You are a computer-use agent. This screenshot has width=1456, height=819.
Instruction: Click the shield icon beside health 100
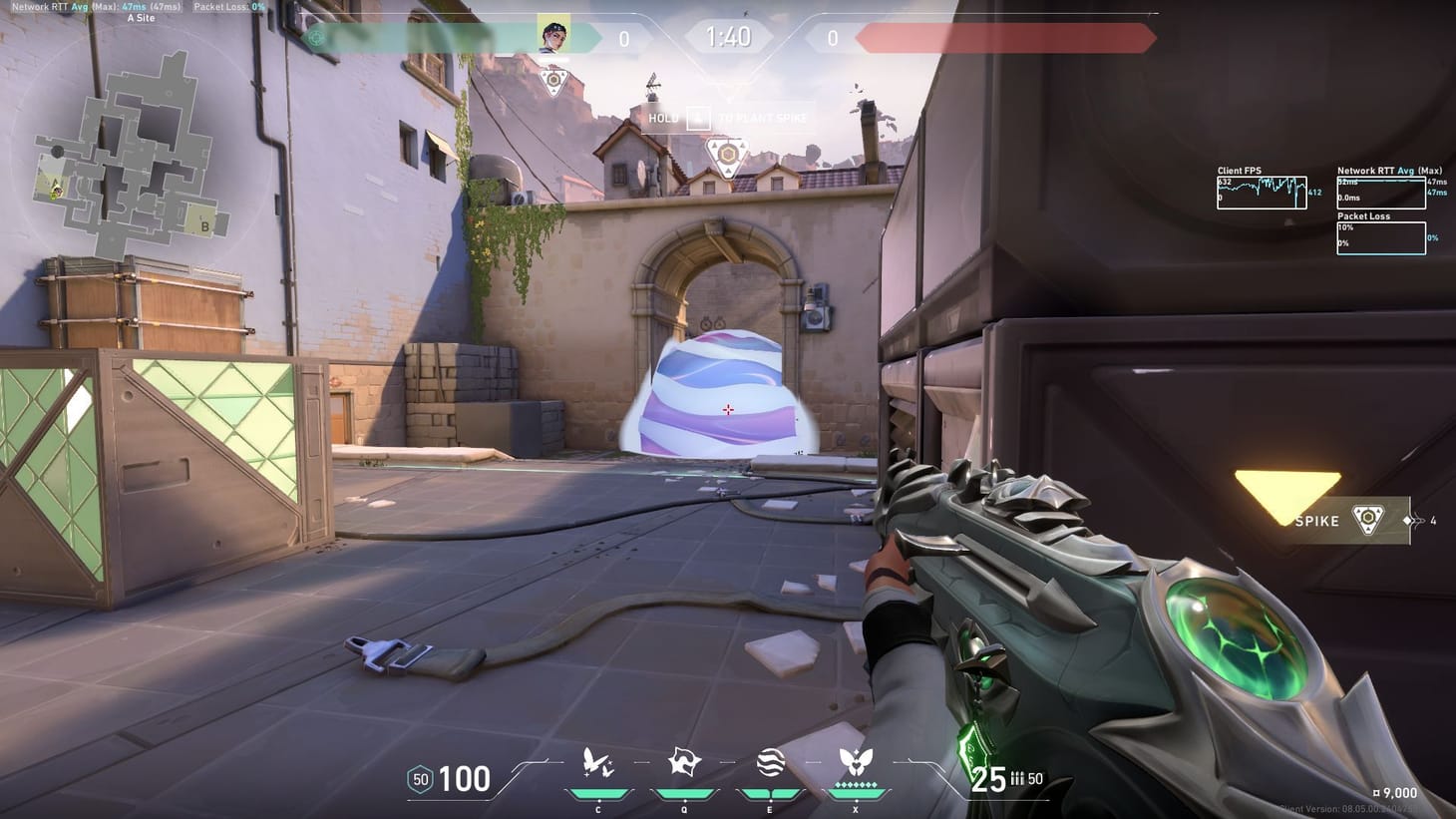(419, 779)
